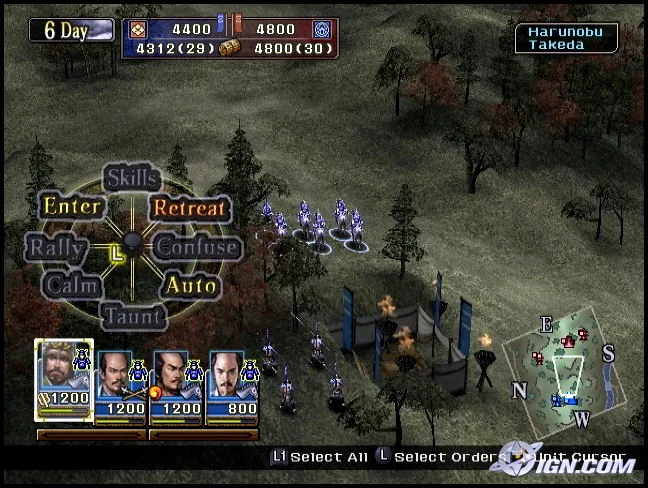Select the Enter command
Viewport: 648px width, 488px height.
click(x=71, y=207)
